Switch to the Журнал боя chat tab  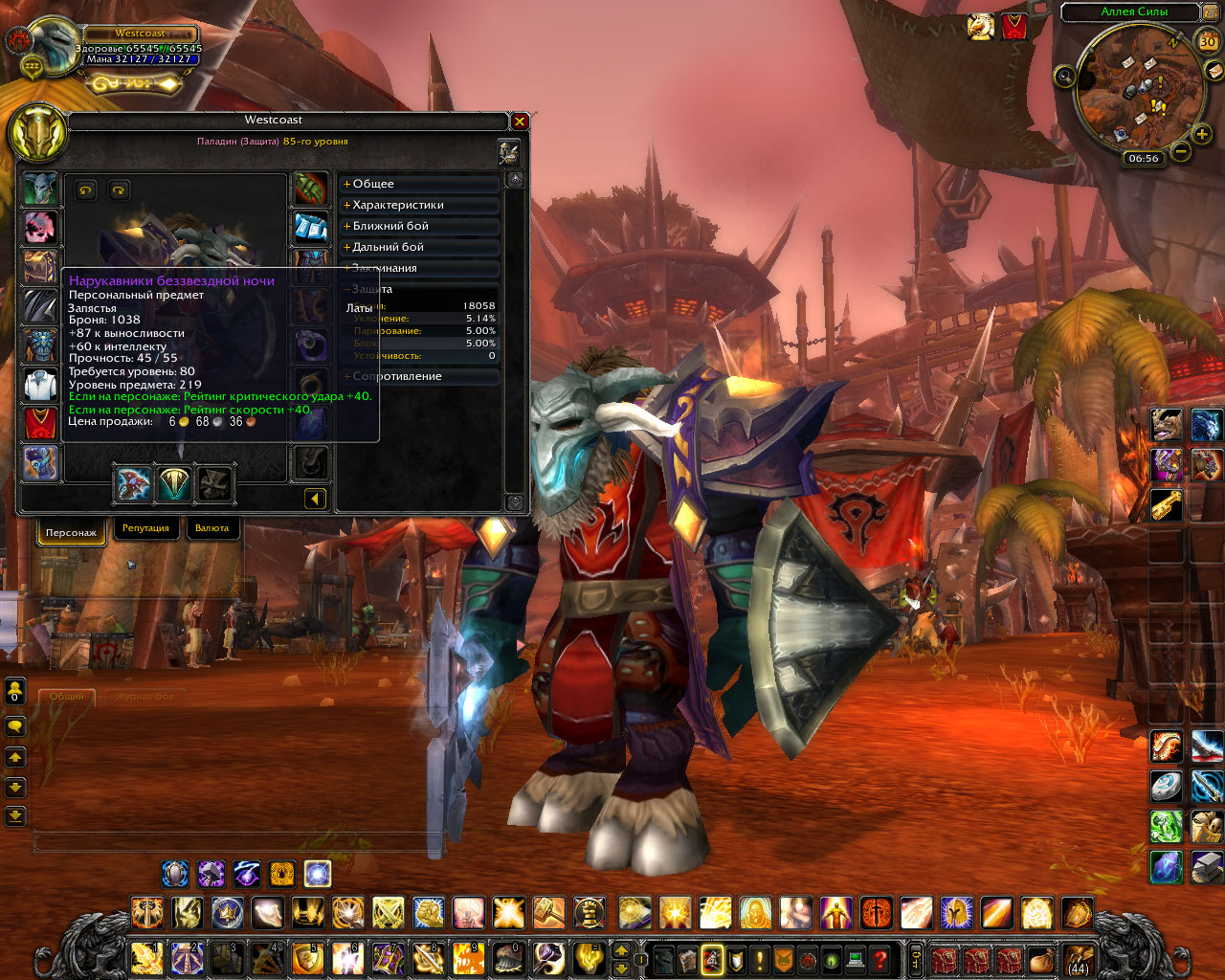pos(145,697)
